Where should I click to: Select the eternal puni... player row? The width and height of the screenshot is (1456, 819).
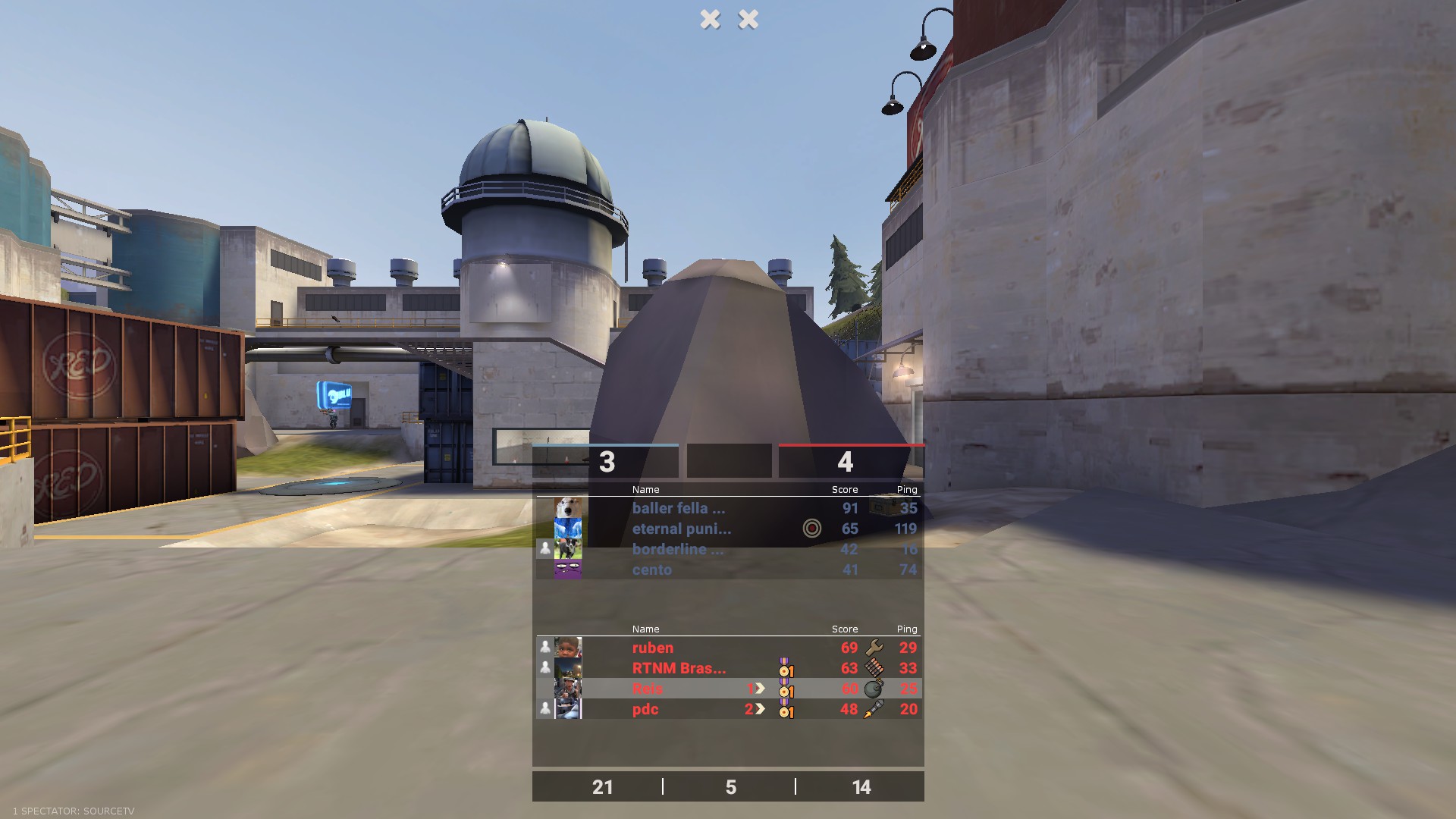pos(681,529)
